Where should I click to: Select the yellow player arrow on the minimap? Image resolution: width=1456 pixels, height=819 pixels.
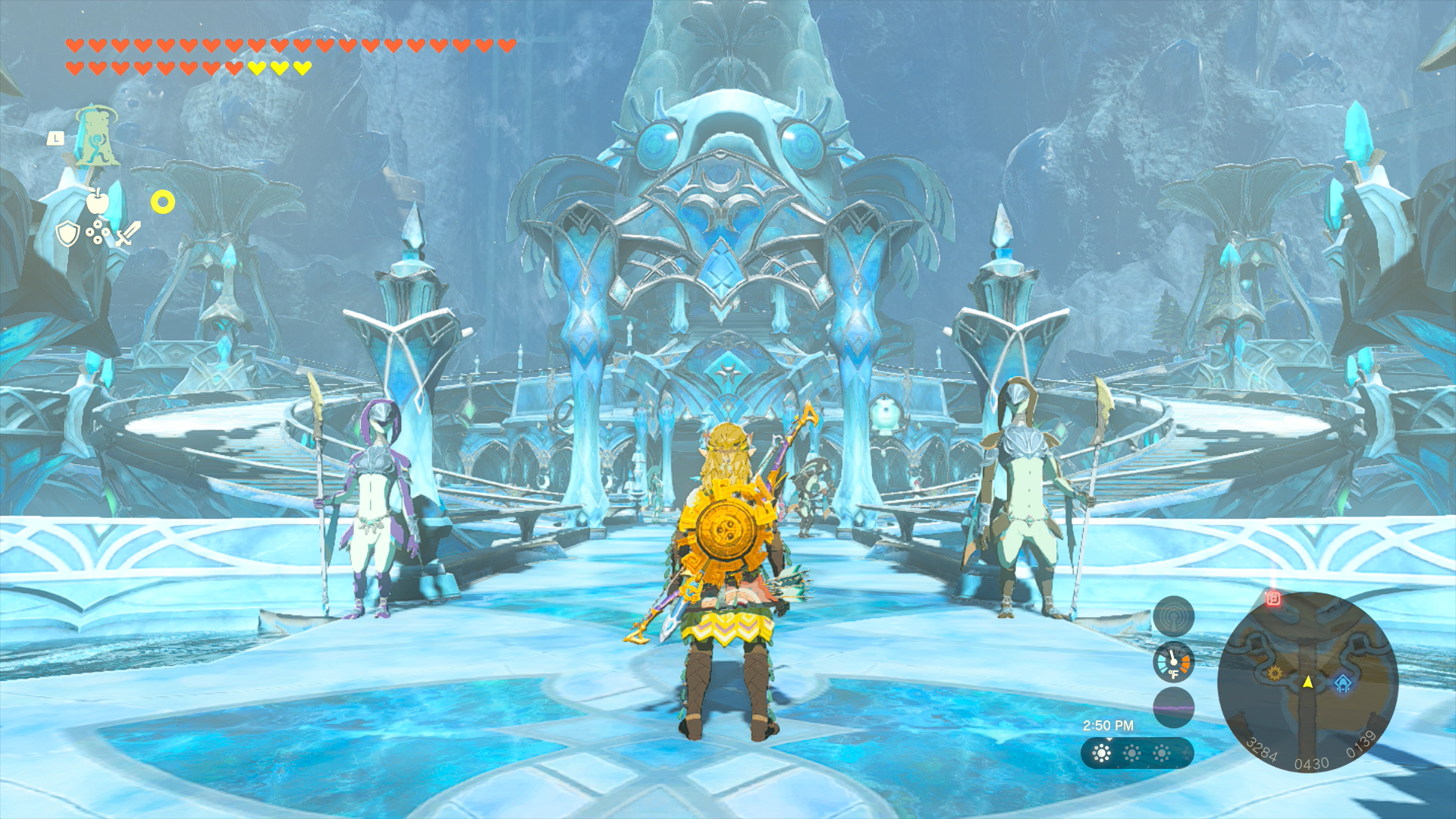pos(1308,684)
